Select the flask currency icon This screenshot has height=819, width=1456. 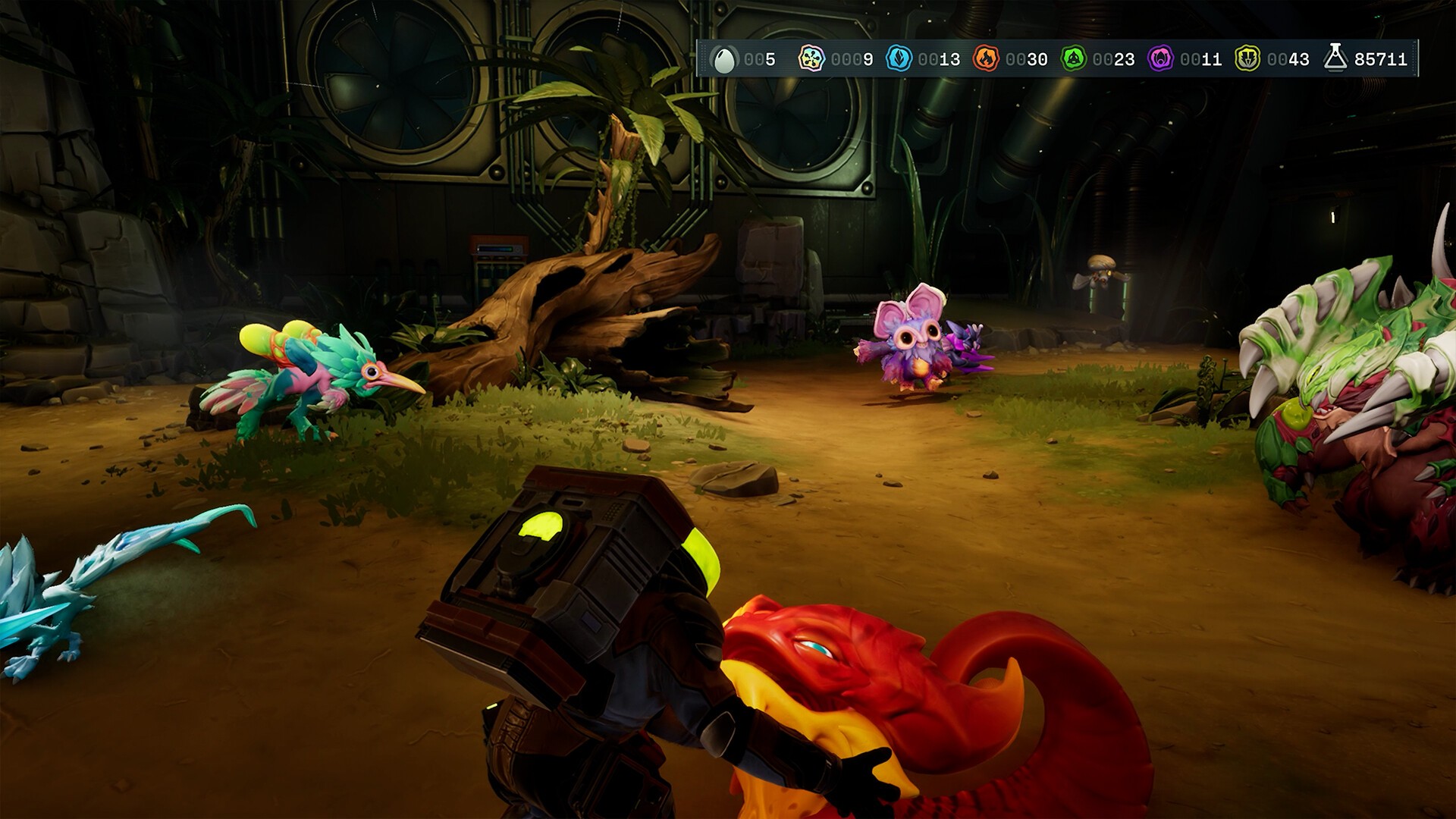click(x=1335, y=58)
